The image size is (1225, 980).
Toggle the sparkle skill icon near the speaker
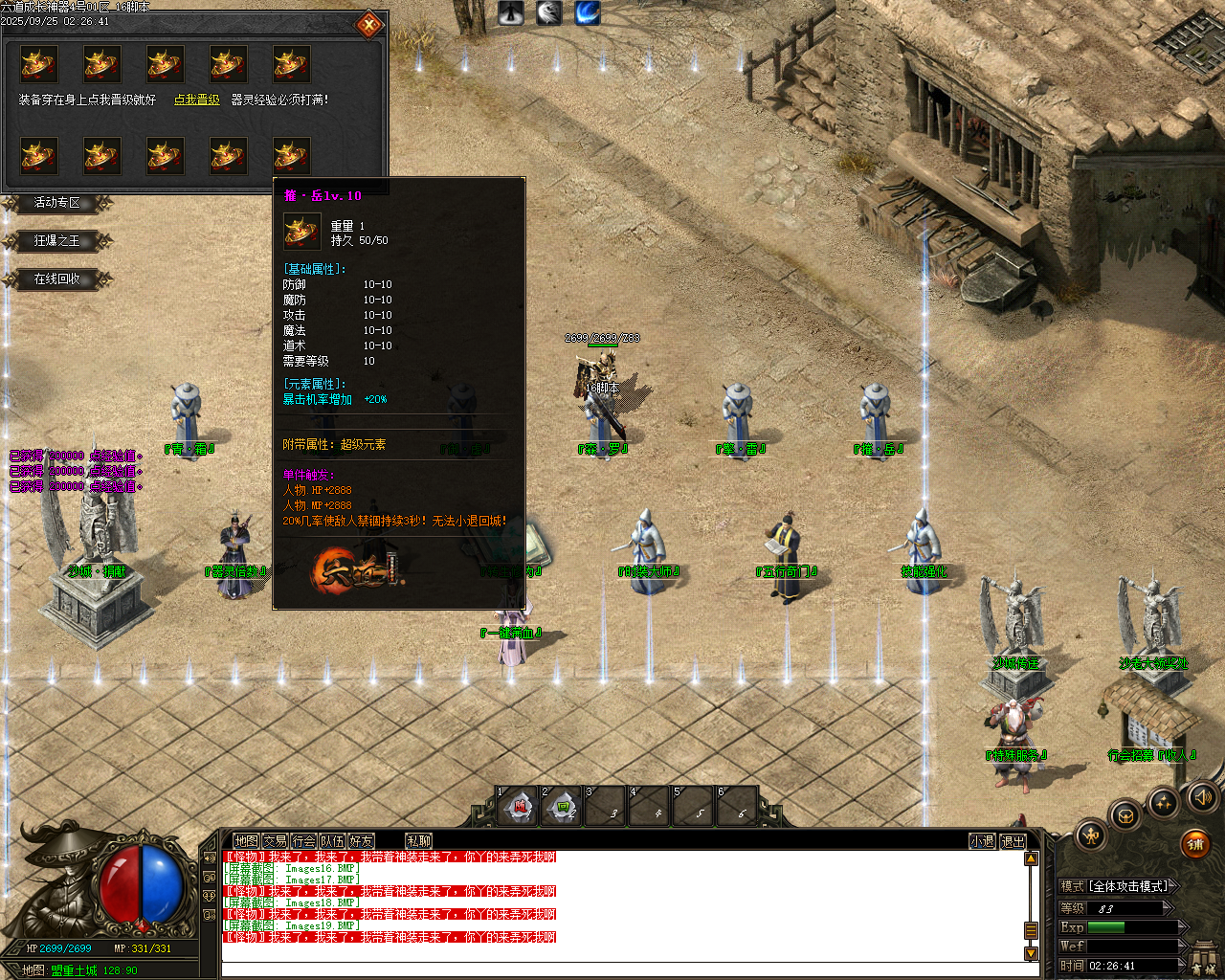1164,804
